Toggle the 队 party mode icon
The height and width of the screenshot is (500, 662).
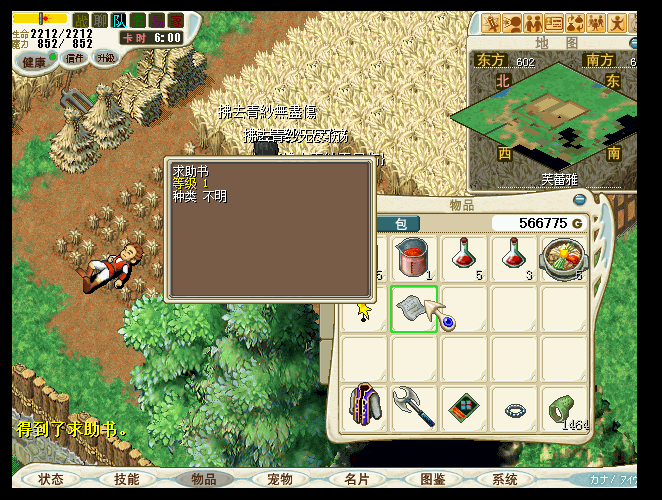119,20
